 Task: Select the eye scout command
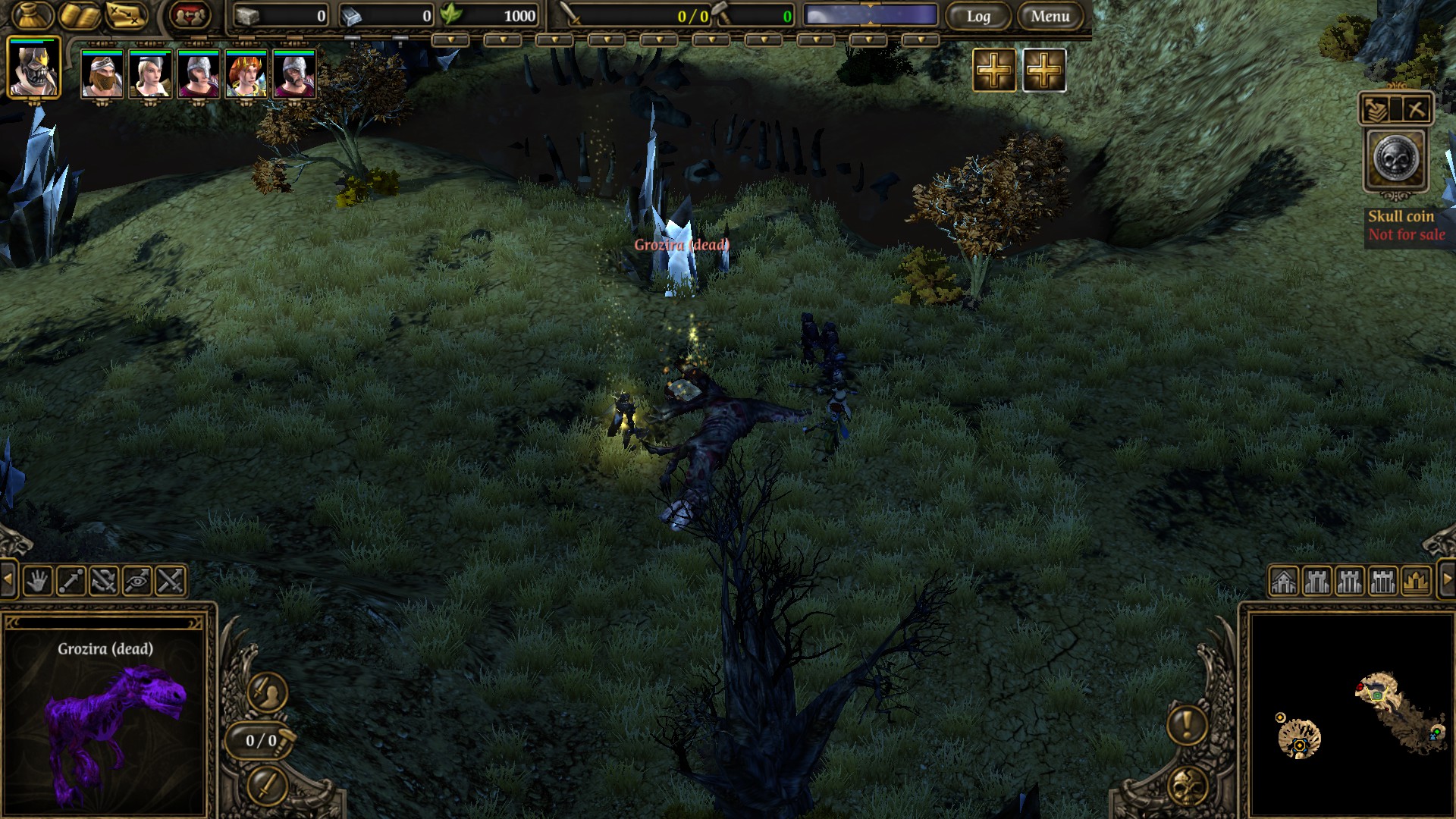137,582
